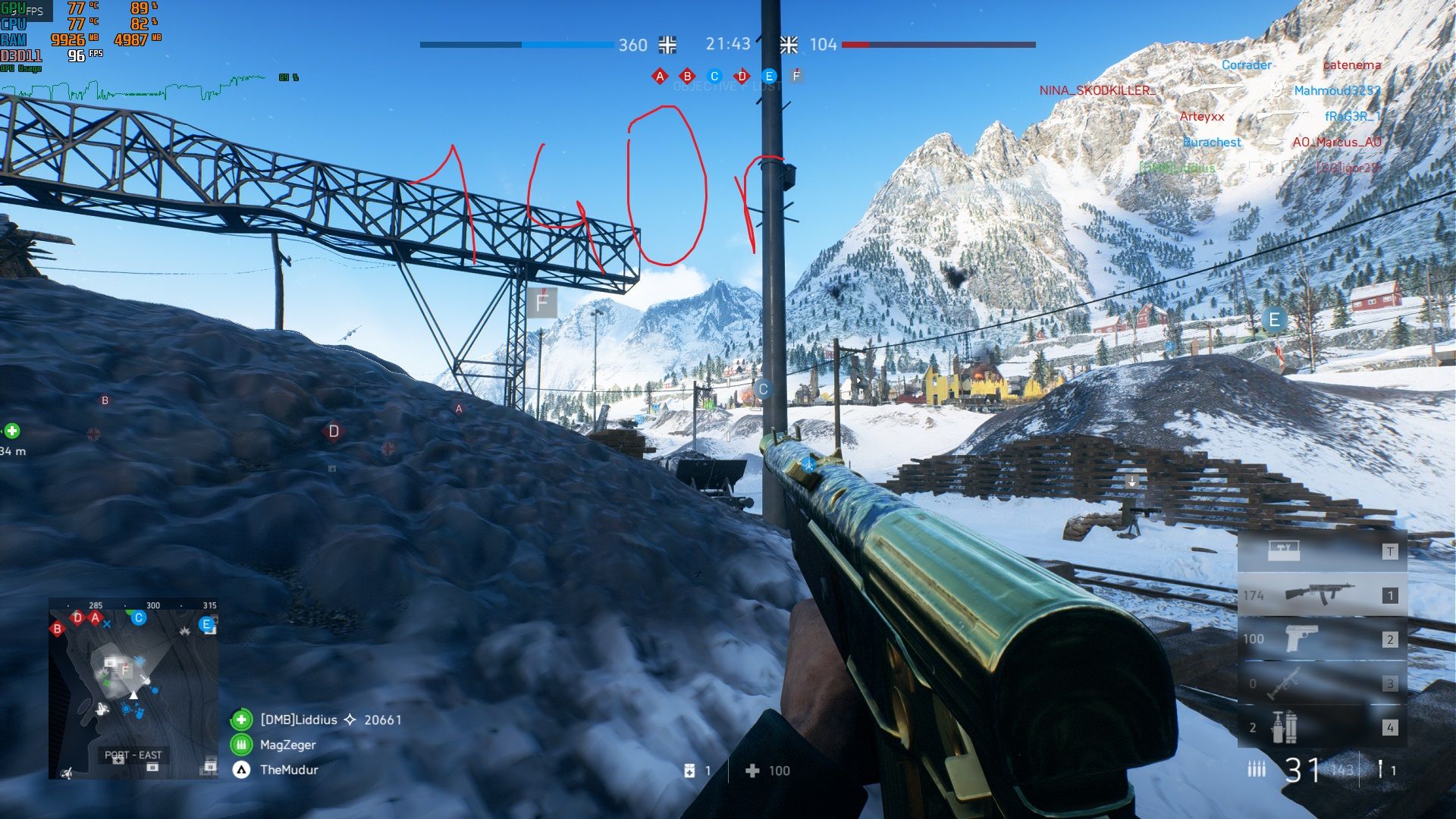Switch to the pistol sidearm slot
Screen dimensions: 1456x819
tap(1322, 639)
